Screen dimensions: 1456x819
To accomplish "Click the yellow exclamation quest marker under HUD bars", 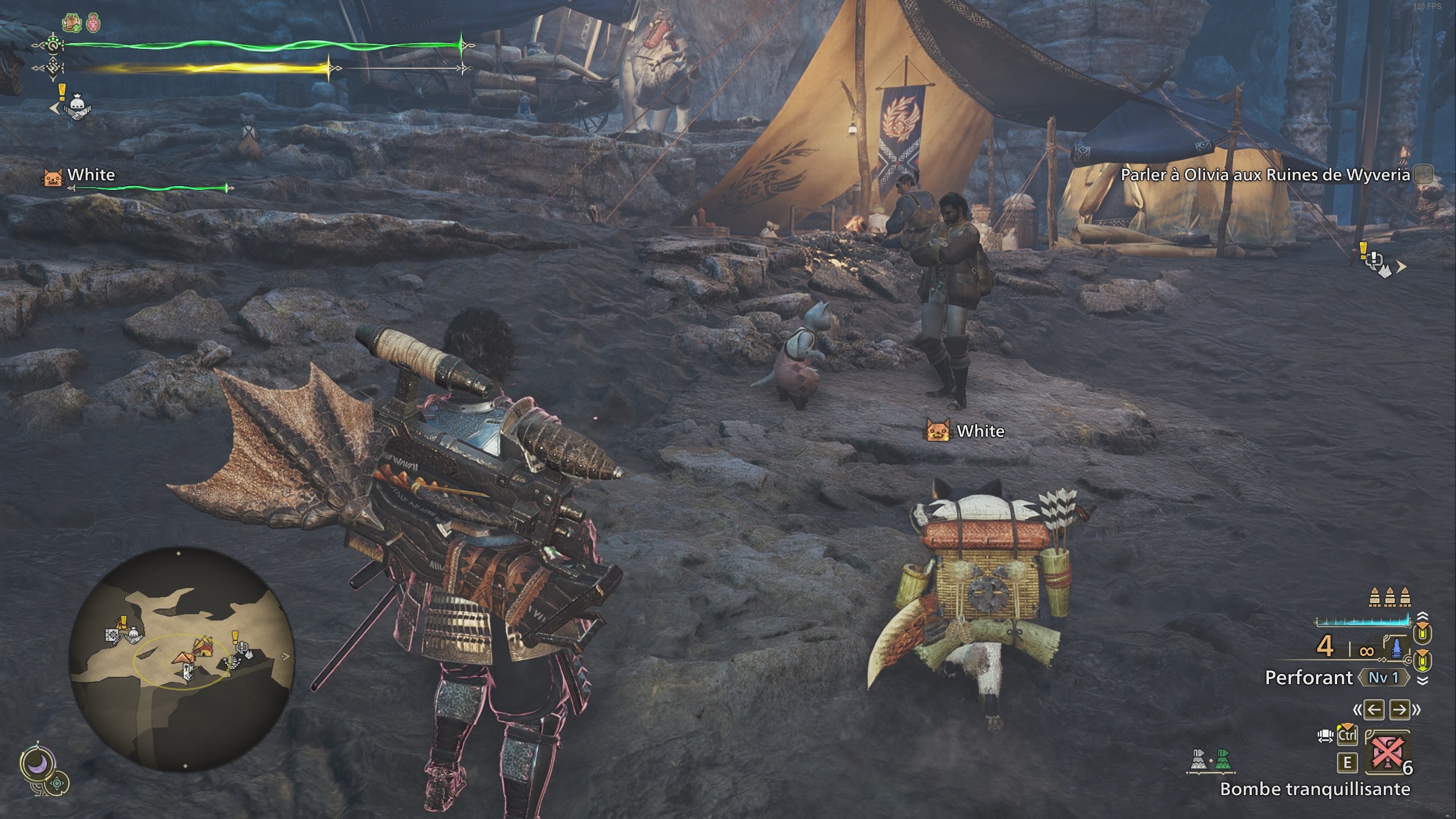I will pos(63,91).
